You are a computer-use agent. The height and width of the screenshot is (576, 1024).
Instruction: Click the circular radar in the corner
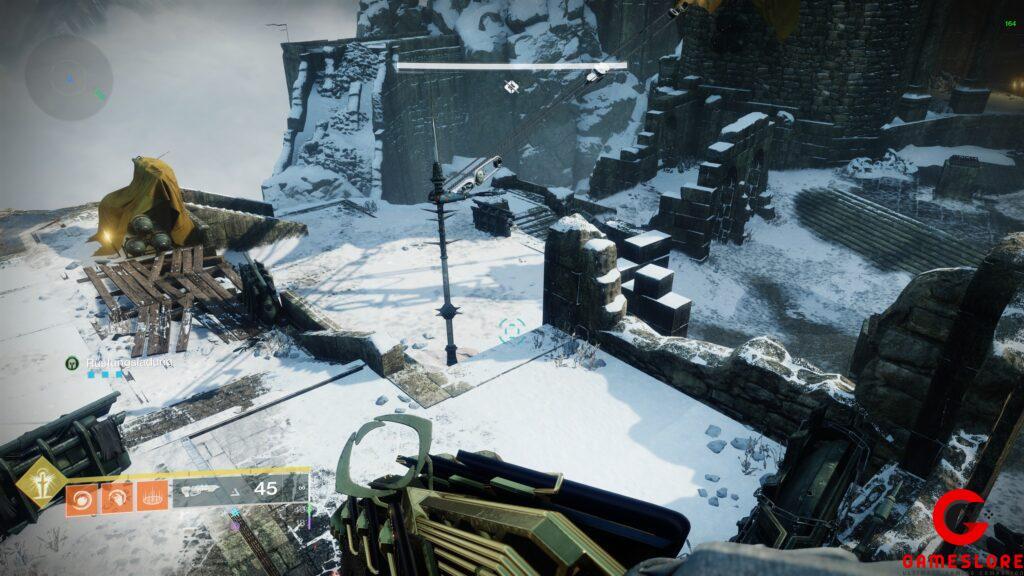coord(68,77)
